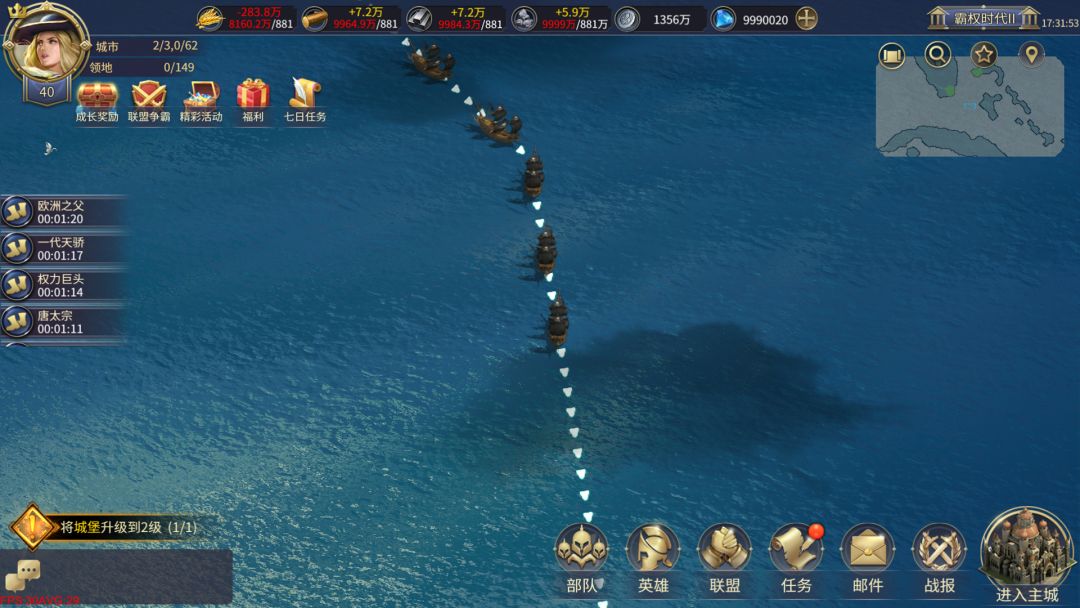This screenshot has height=608, width=1080.
Task: Open 成长奖励 growth rewards chest
Action: 97,98
